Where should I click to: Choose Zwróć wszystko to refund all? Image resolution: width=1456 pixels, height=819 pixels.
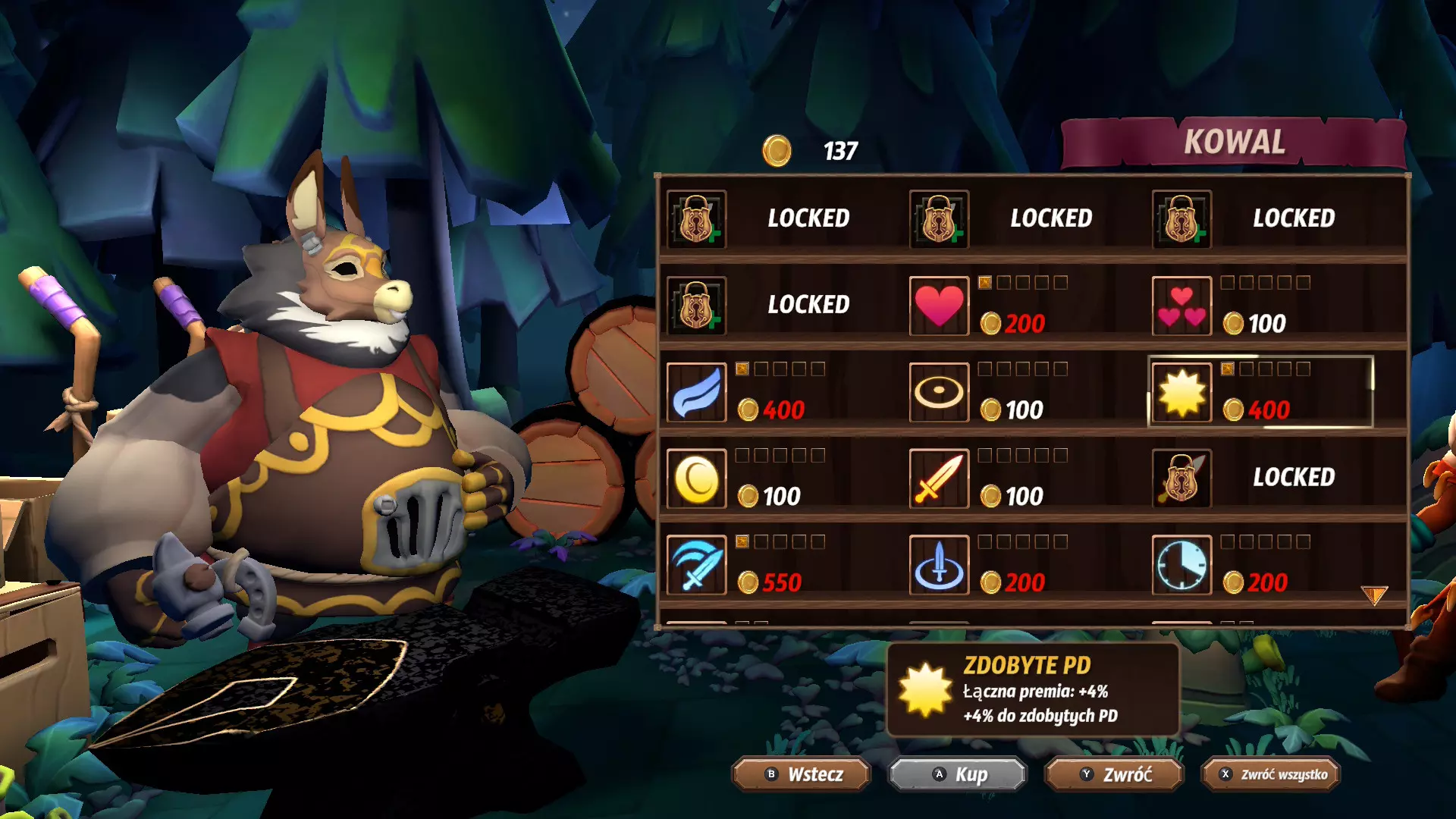click(1271, 774)
